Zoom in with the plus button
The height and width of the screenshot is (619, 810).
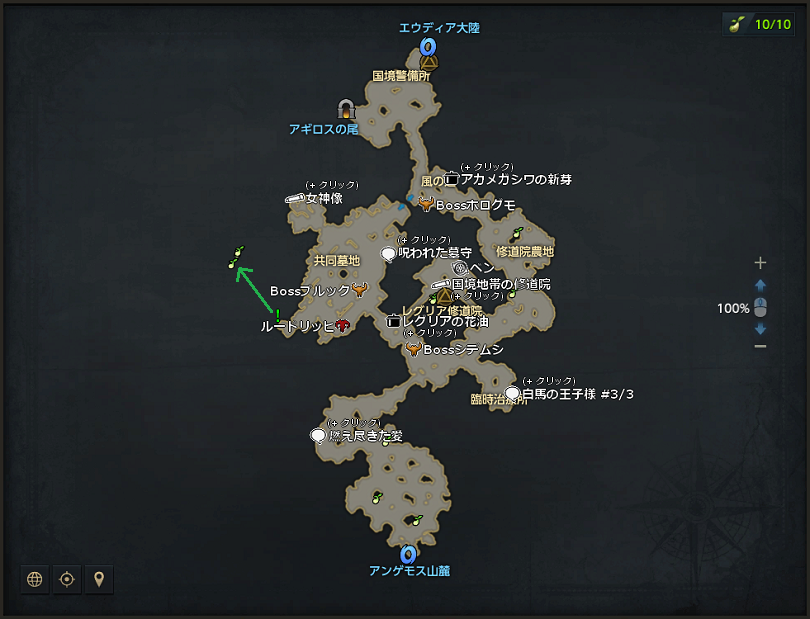click(760, 263)
